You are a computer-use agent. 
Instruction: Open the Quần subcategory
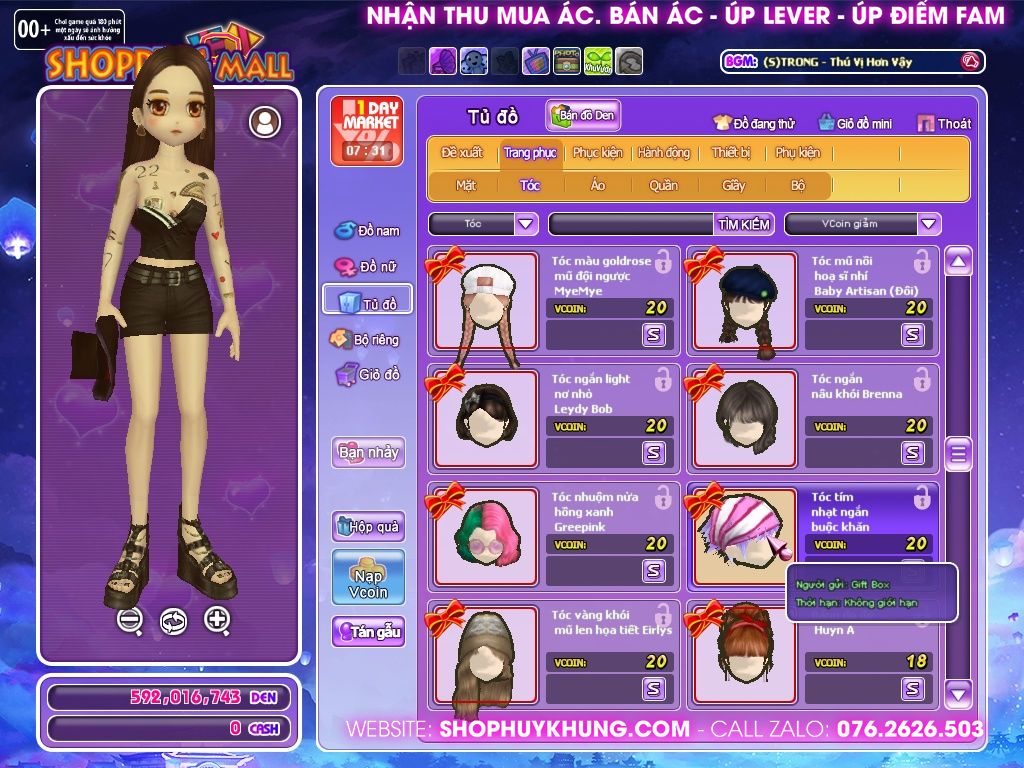tap(663, 185)
